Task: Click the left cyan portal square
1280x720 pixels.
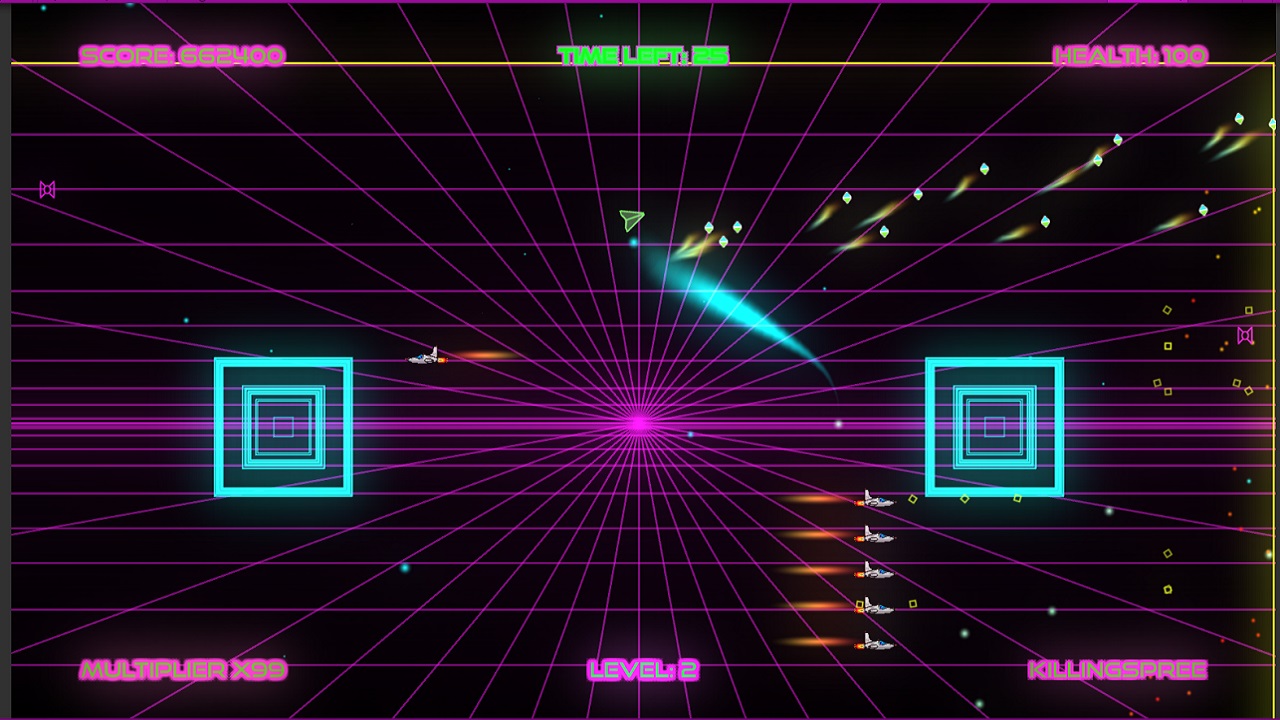Action: tap(283, 424)
